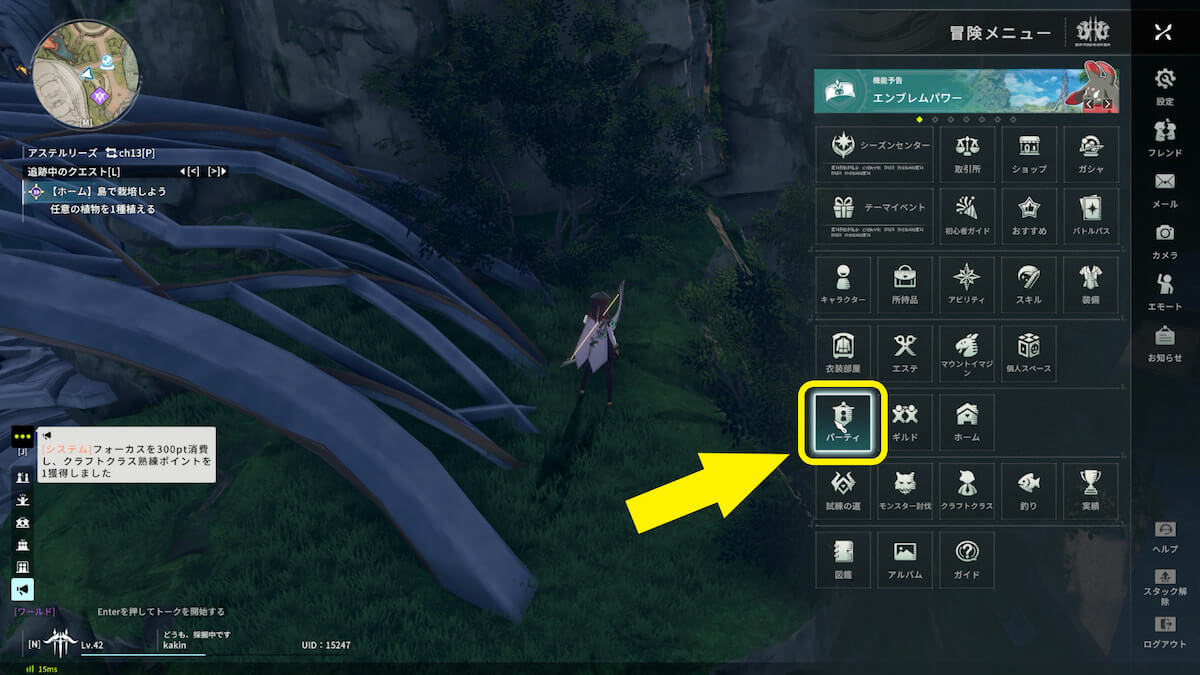Screen dimensions: 1200x675
Task: Open the スキル skills menu
Action: [x=1029, y=286]
